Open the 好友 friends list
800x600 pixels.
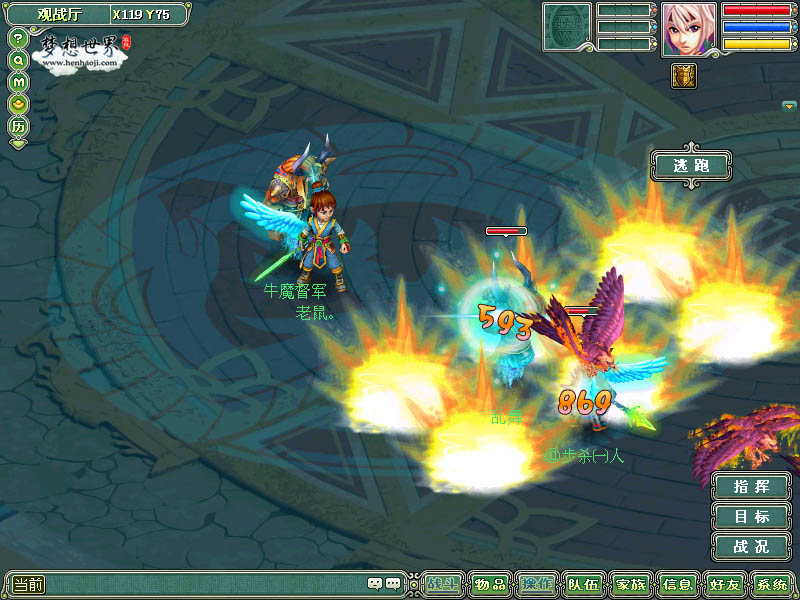[x=724, y=585]
